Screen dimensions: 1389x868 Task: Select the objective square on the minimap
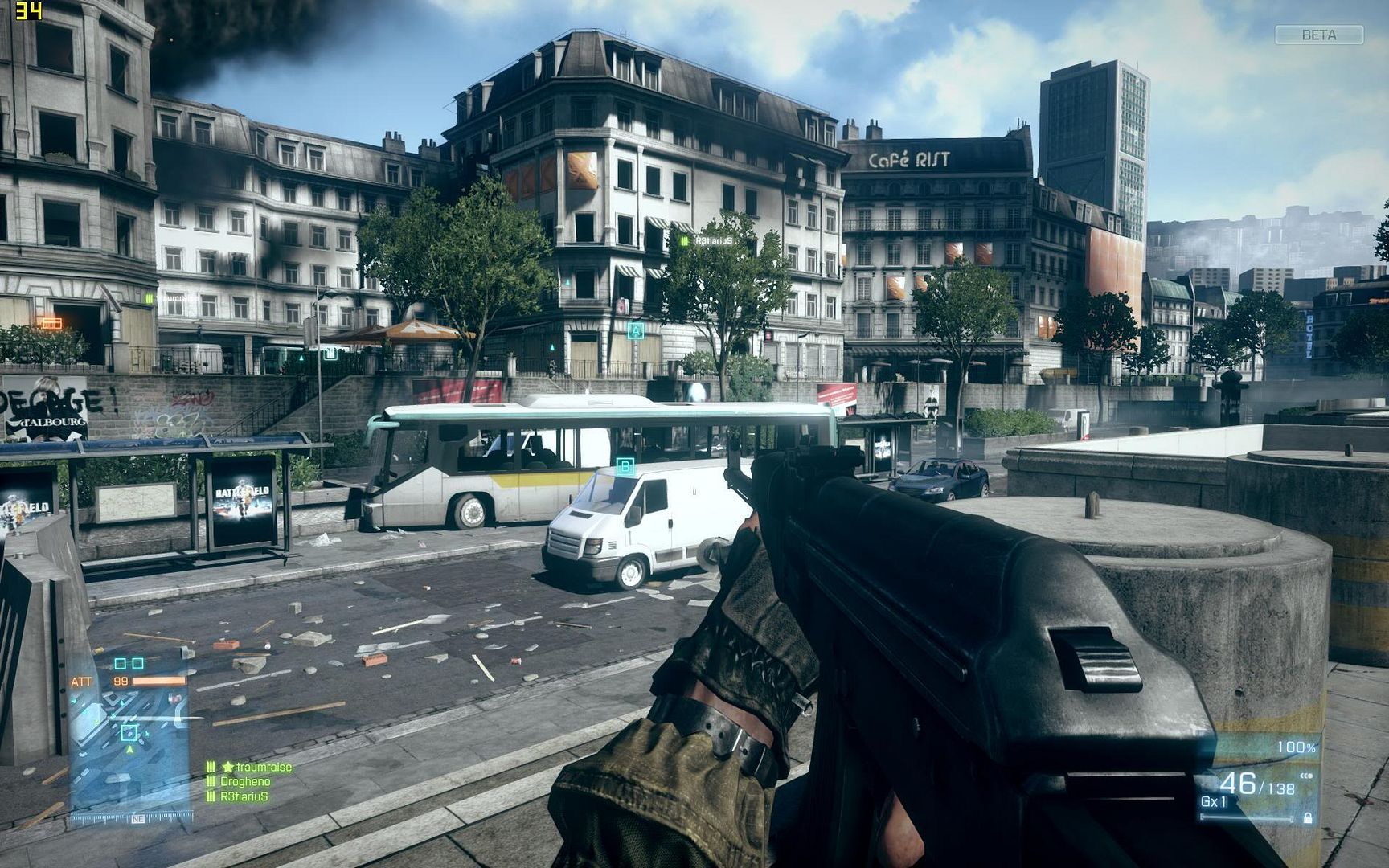pos(129,732)
